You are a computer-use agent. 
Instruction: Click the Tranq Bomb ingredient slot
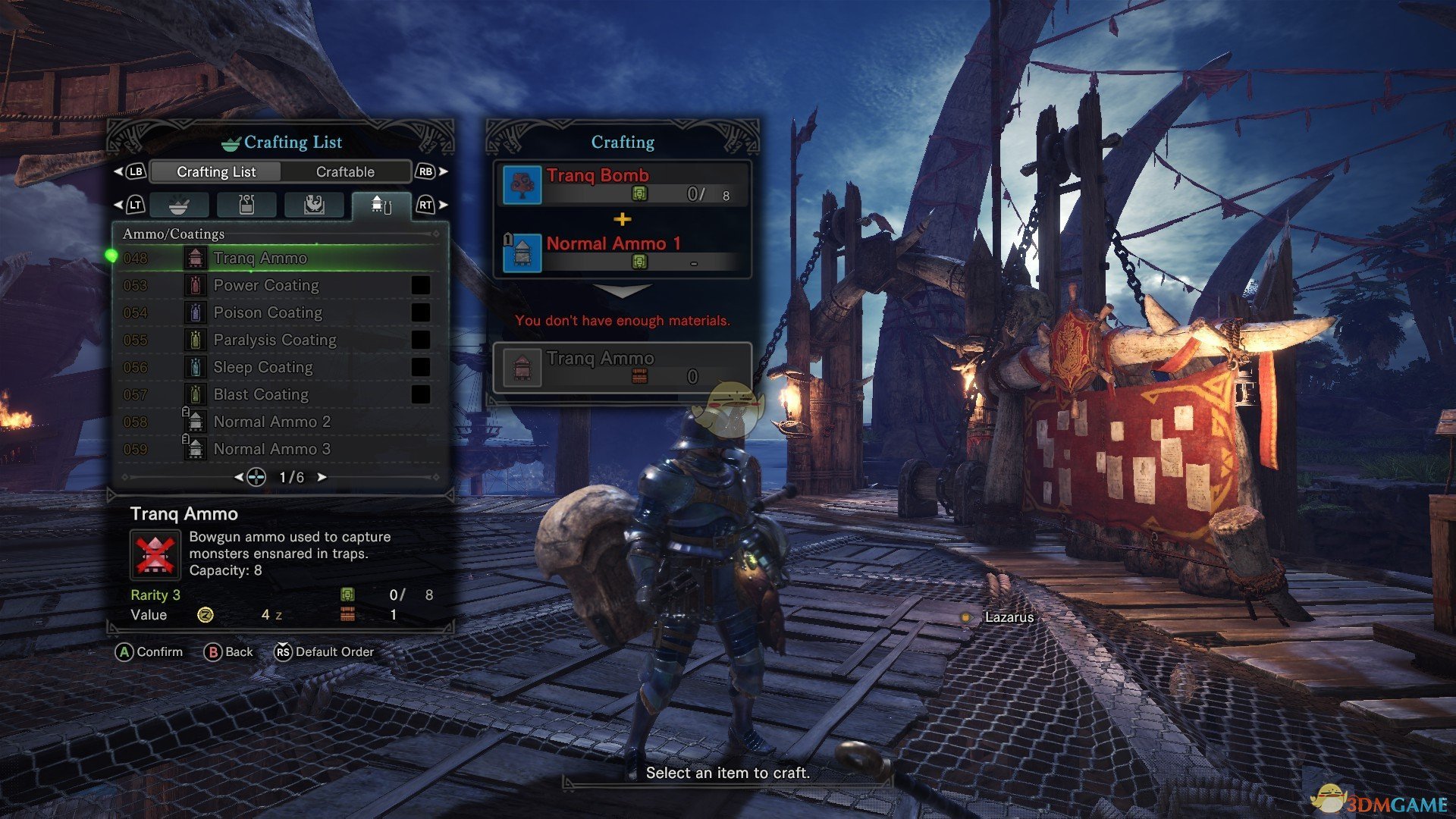[622, 184]
